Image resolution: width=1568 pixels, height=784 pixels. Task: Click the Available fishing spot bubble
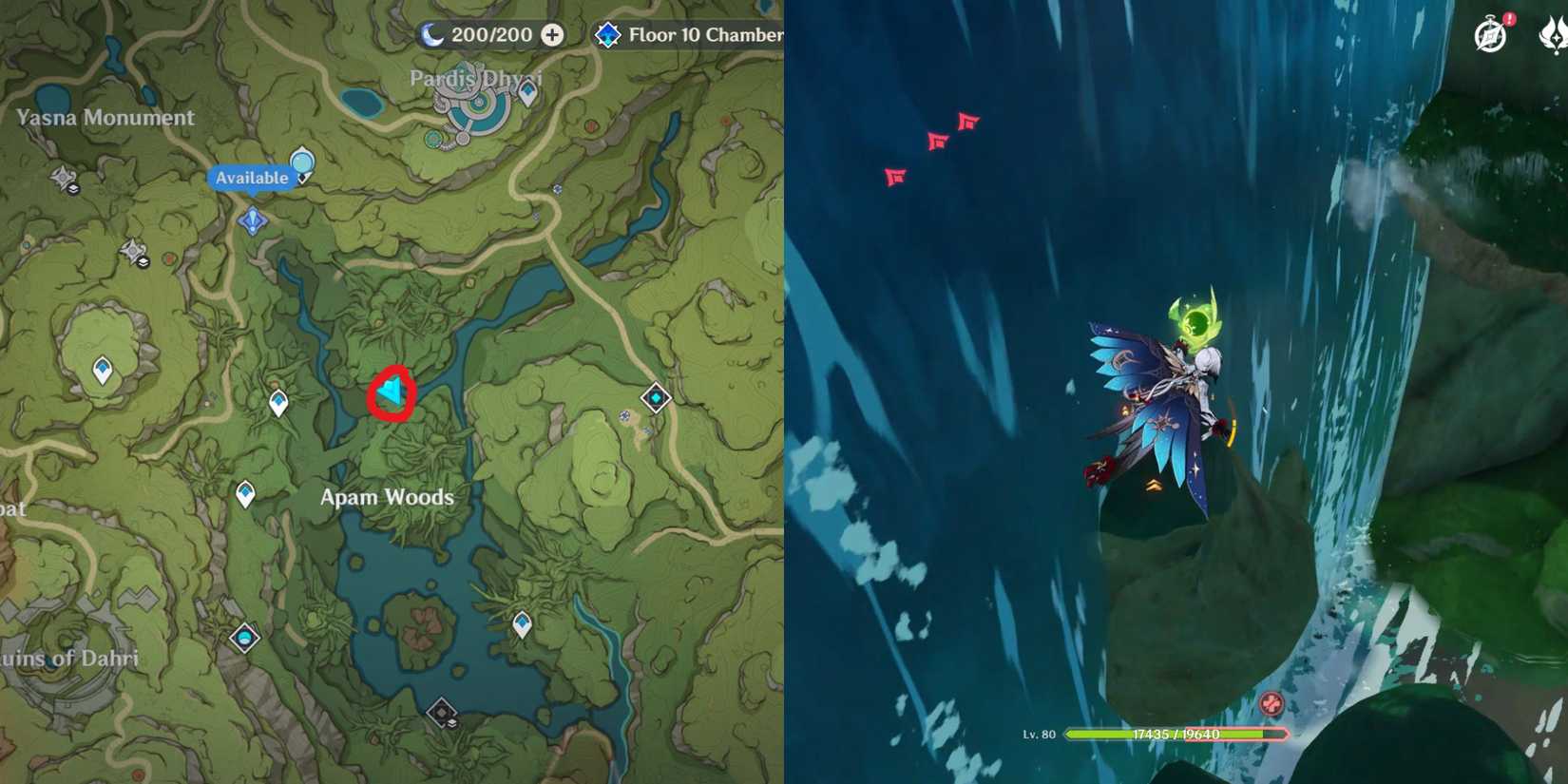click(253, 177)
